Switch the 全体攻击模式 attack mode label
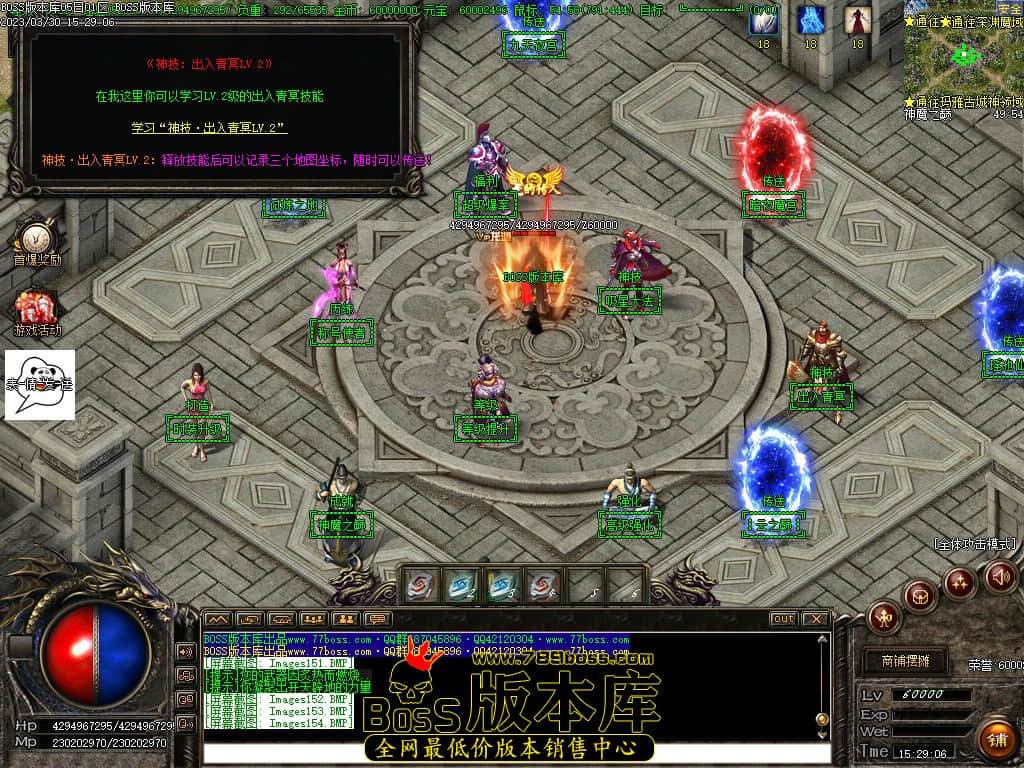This screenshot has width=1024, height=768. pos(974,545)
